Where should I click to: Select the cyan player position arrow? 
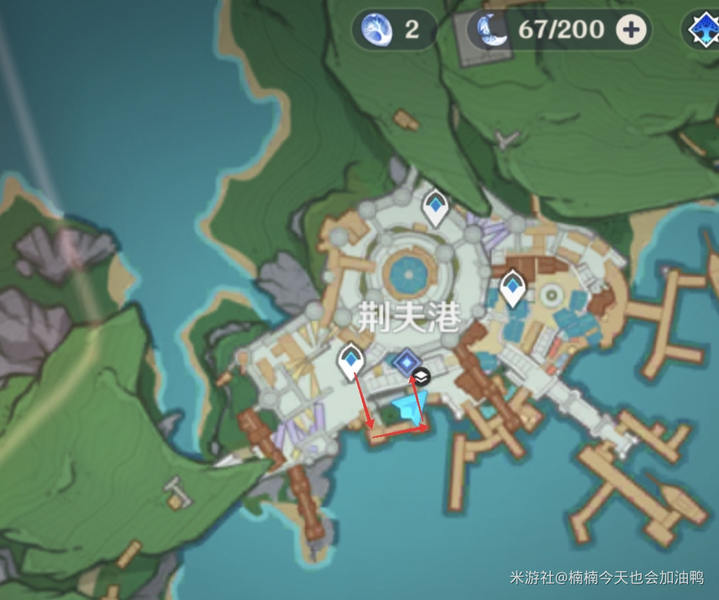coord(410,409)
